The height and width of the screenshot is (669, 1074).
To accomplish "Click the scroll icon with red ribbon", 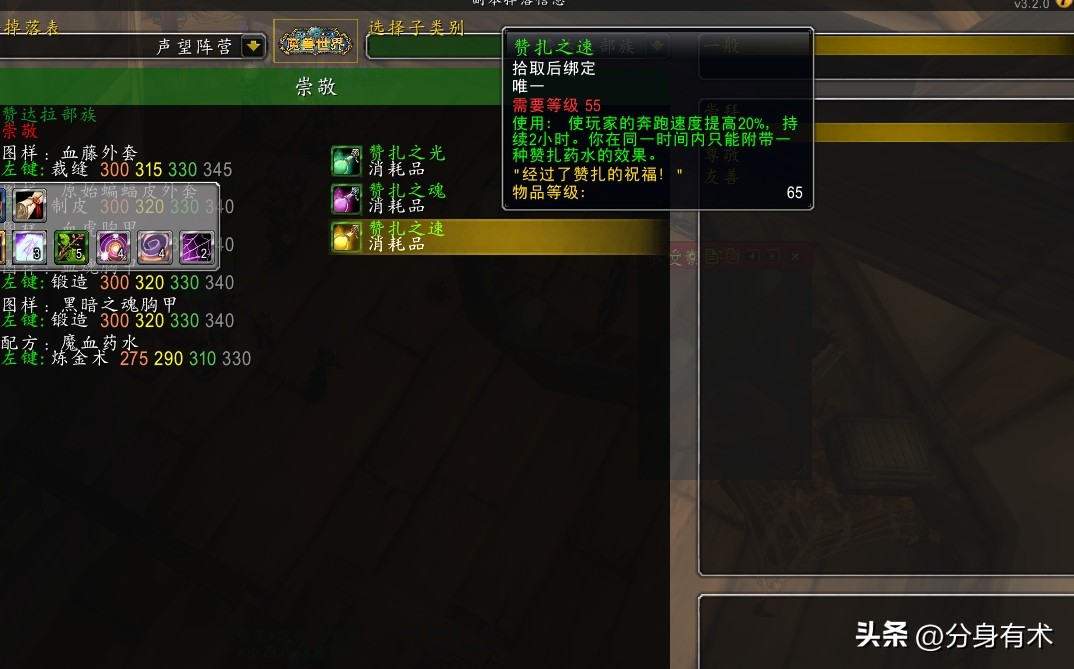I will [x=30, y=205].
